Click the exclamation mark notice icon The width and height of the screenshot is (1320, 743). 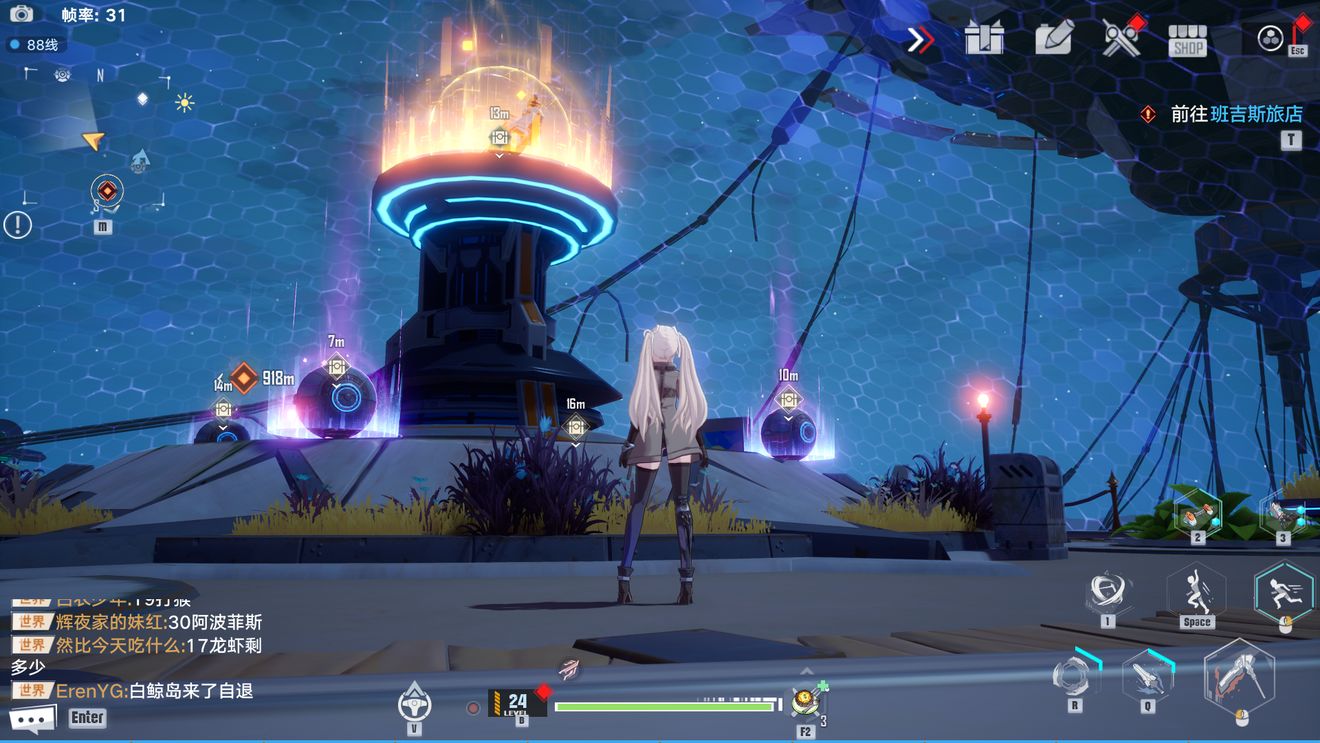pos(17,225)
